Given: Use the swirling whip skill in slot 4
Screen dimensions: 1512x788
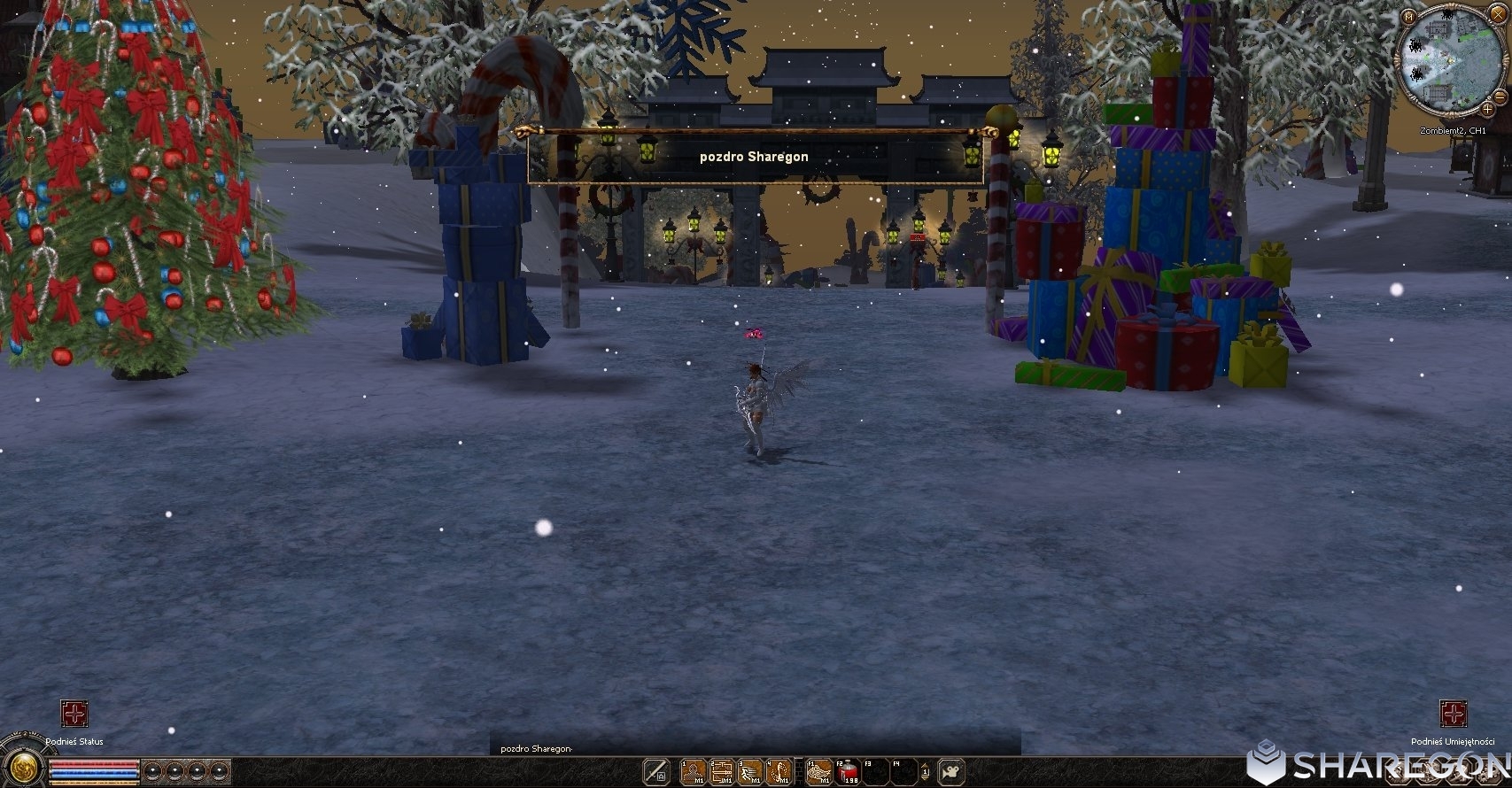Looking at the screenshot, I should (779, 771).
